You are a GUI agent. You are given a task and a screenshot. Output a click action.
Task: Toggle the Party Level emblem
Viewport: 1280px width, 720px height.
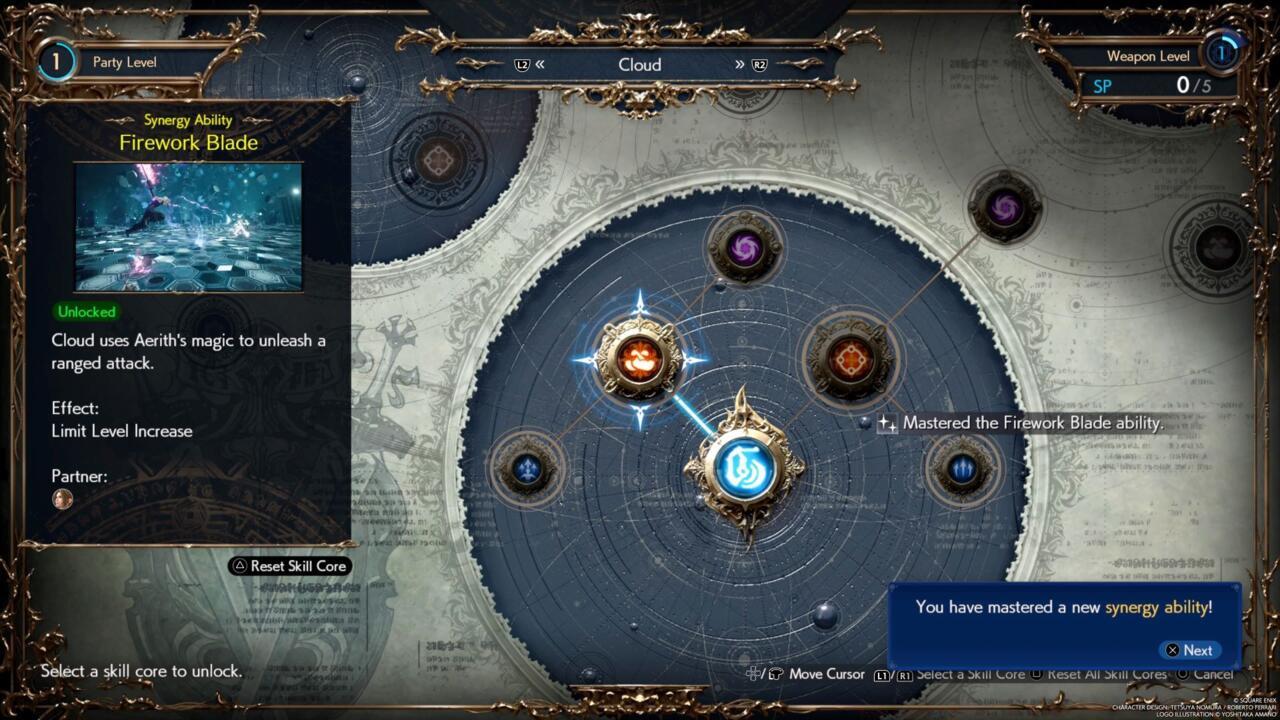coord(57,61)
